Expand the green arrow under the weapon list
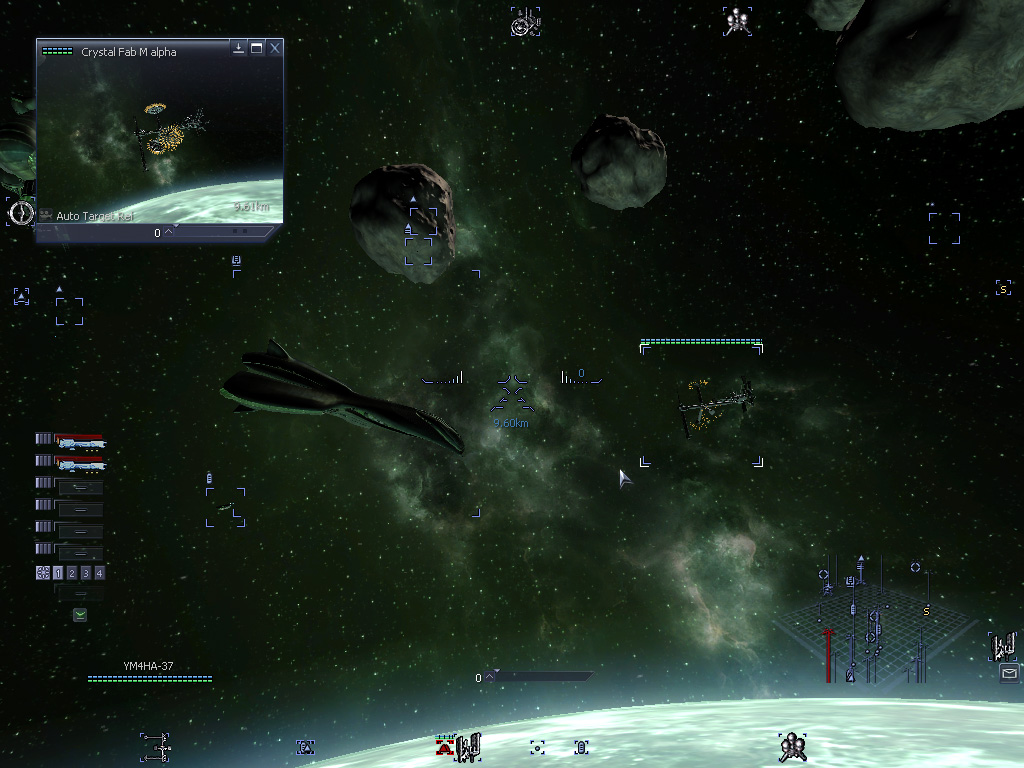This screenshot has width=1024, height=768. (x=80, y=615)
